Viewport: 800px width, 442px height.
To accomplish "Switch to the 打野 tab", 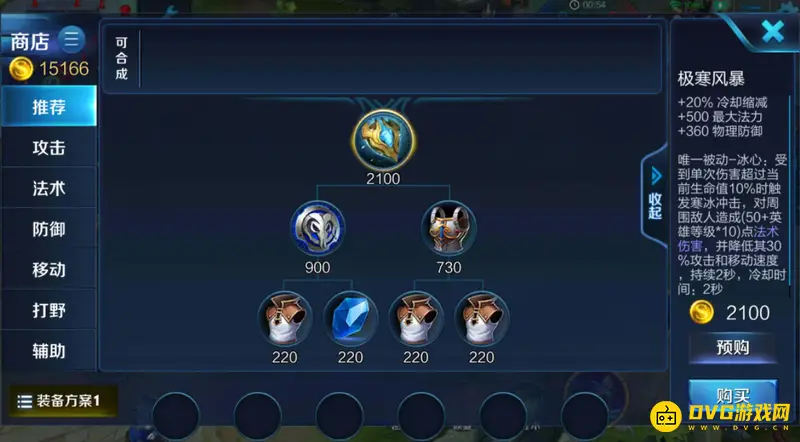I will (x=49, y=311).
